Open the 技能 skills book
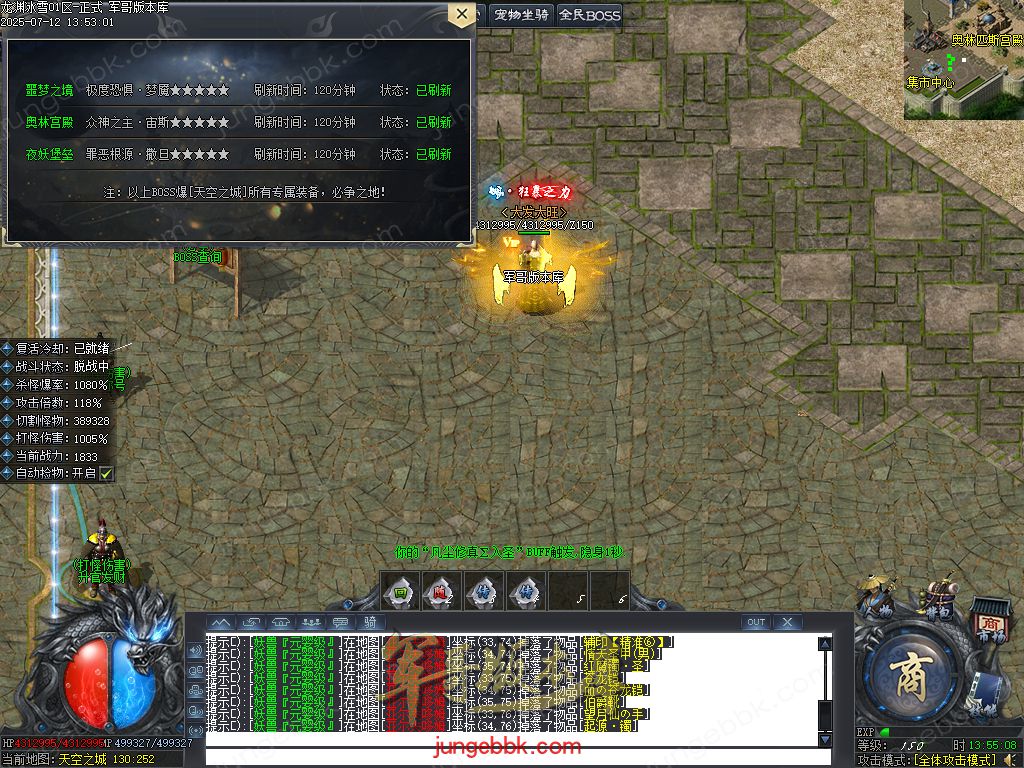Image resolution: width=1024 pixels, height=768 pixels. point(985,696)
